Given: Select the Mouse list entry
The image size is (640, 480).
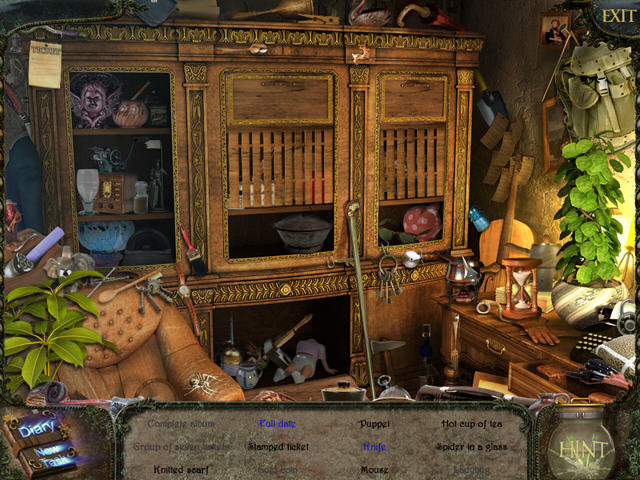Looking at the screenshot, I should (x=375, y=469).
